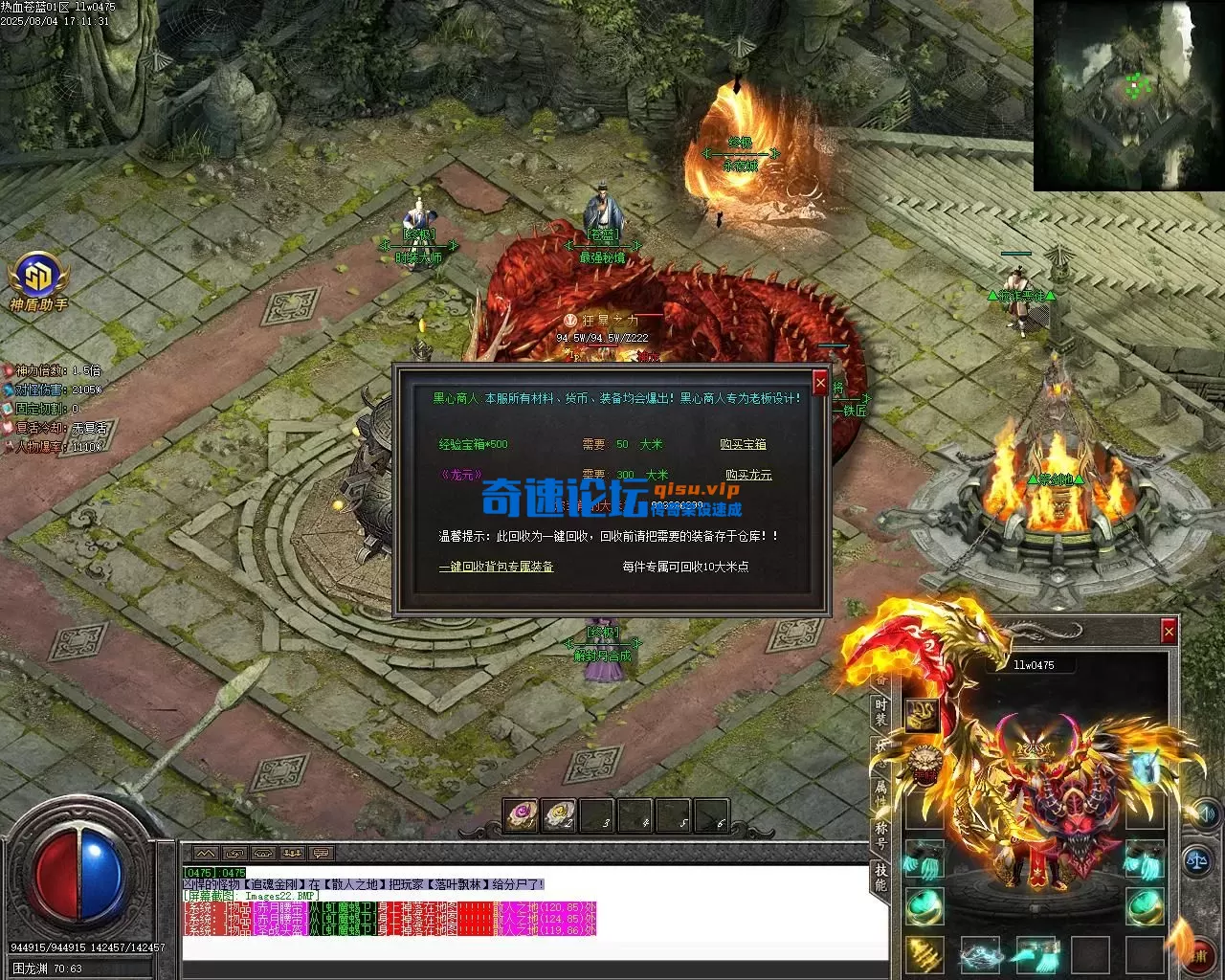Viewport: 1225px width, 980px height.
Task: Click the speech-bubble chat channel button
Action: 321,853
